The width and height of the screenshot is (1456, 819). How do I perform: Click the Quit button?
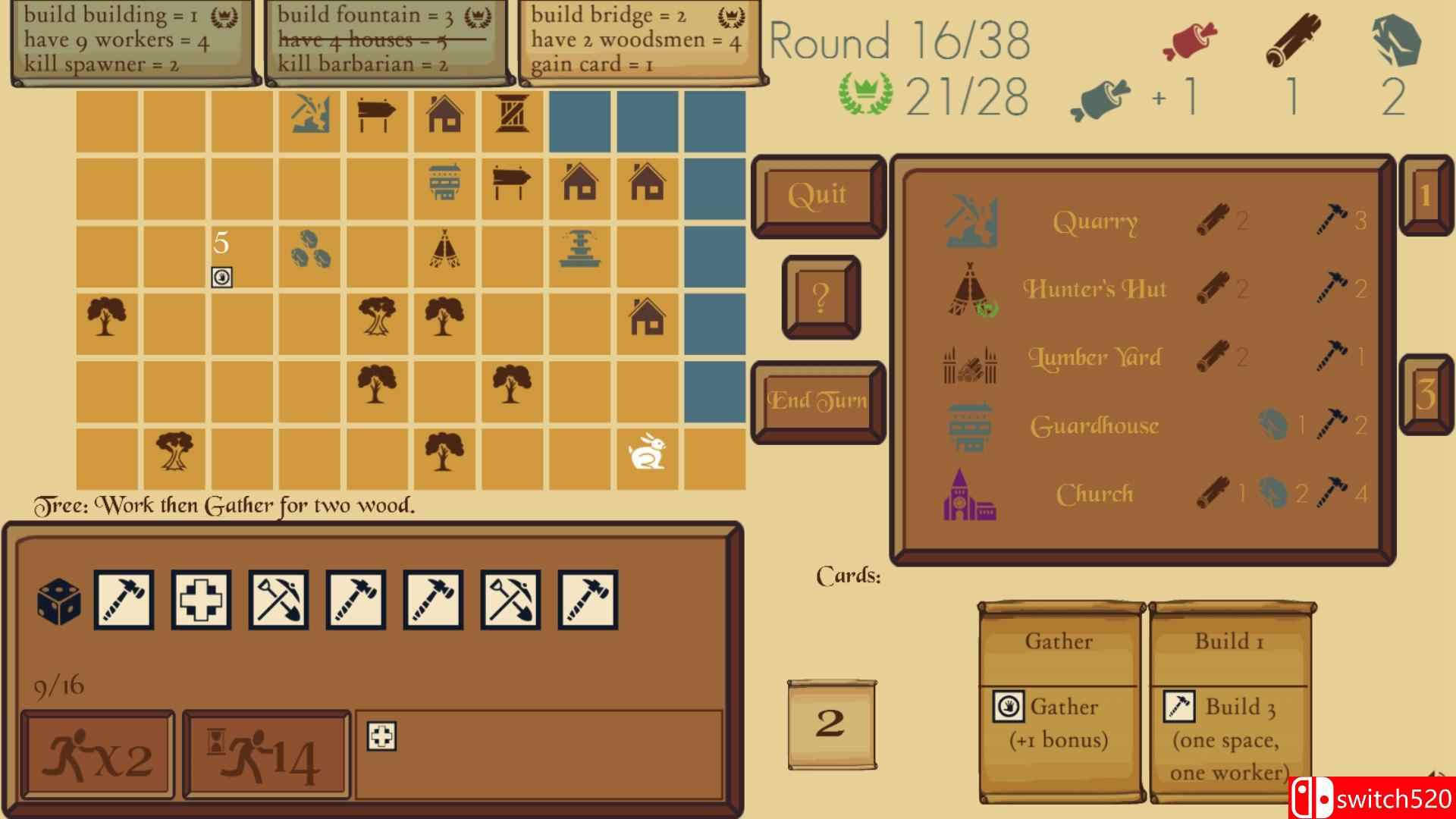817,196
